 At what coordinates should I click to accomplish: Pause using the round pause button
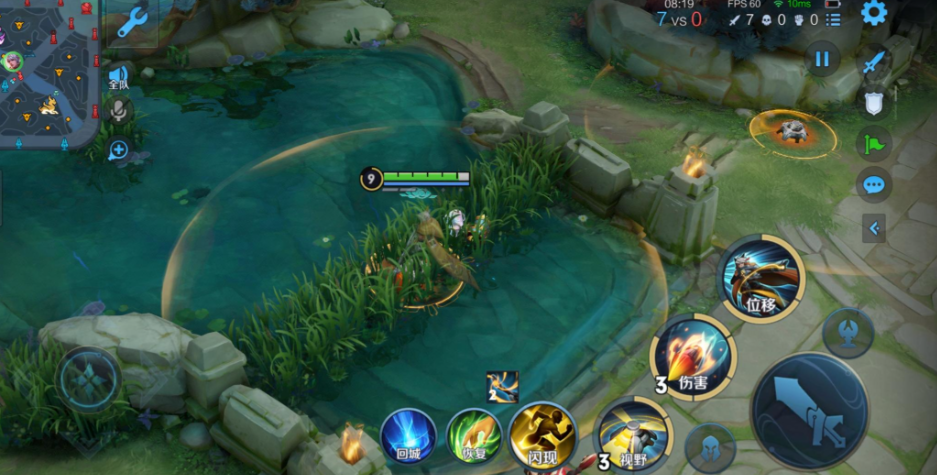pyautogui.click(x=822, y=59)
